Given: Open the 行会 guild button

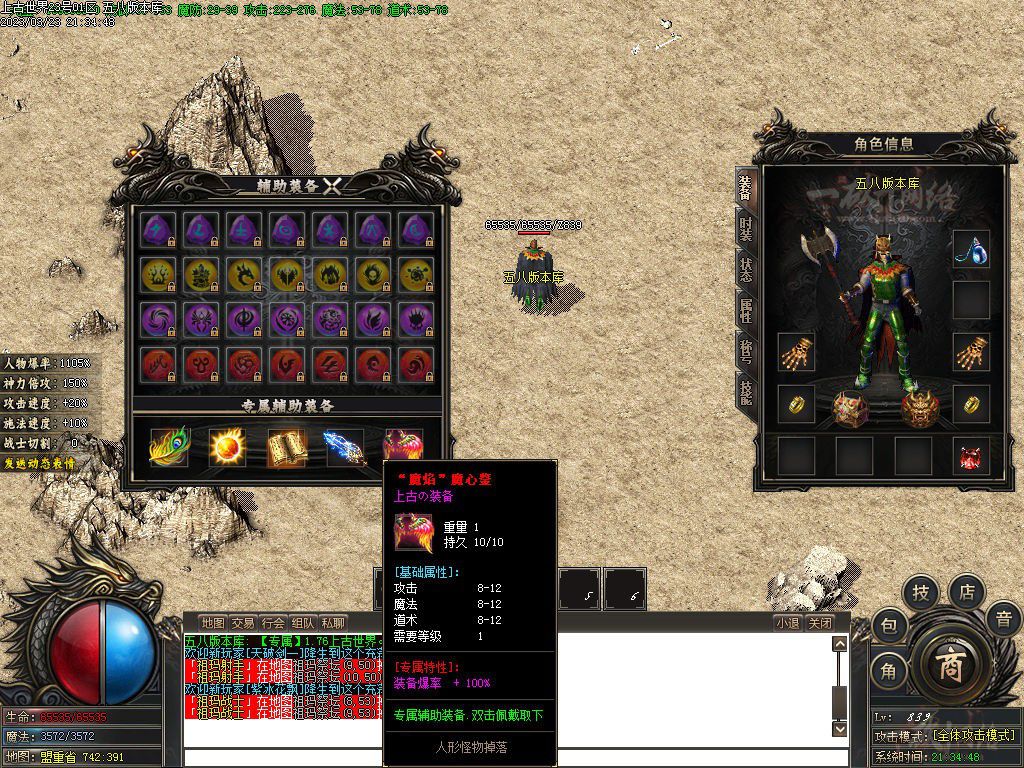Looking at the screenshot, I should coord(273,622).
